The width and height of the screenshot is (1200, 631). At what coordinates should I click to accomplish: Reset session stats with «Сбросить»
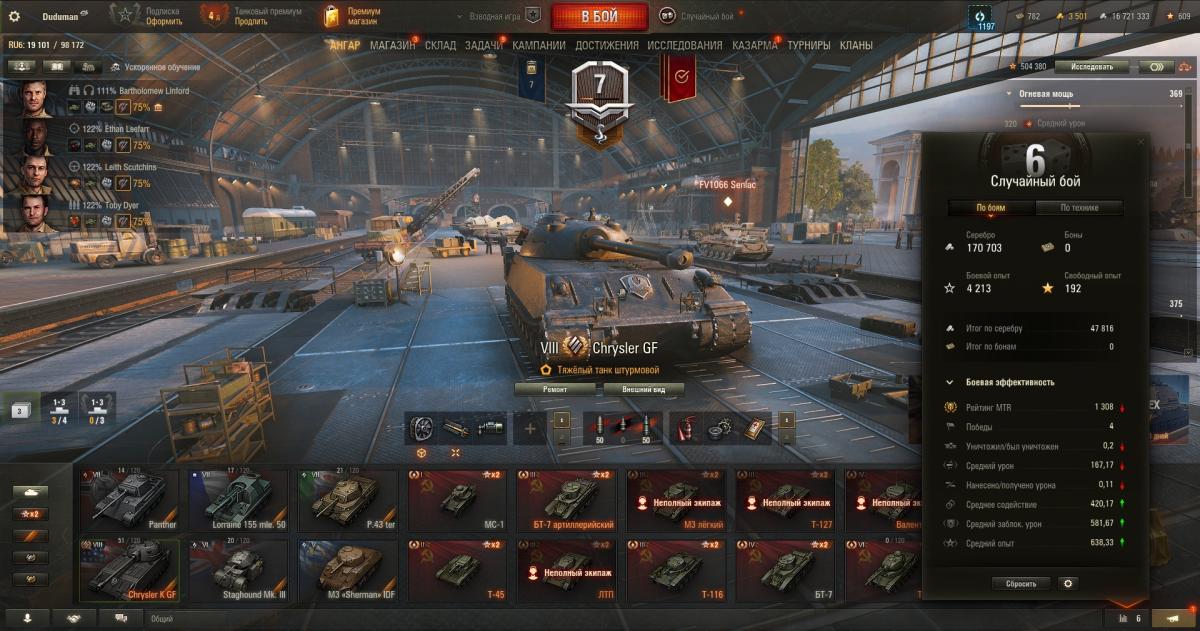1021,583
